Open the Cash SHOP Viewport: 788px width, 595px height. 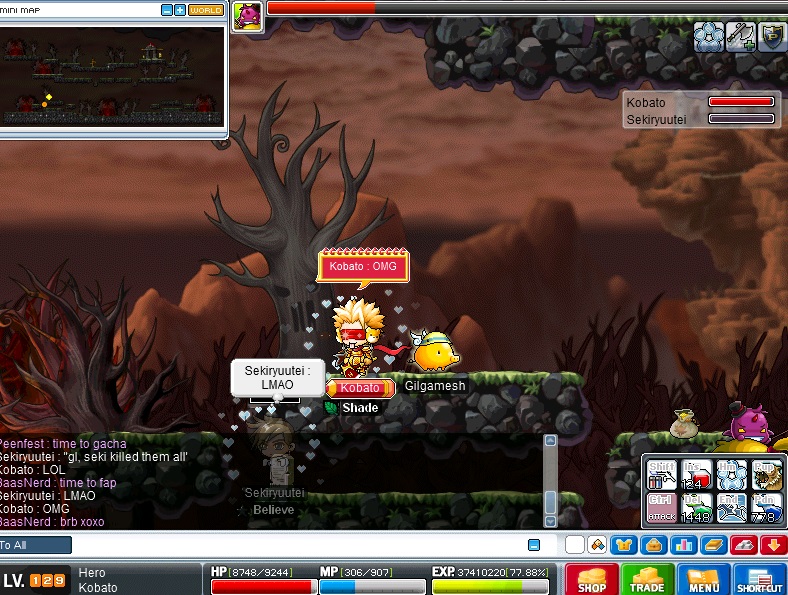(x=592, y=580)
